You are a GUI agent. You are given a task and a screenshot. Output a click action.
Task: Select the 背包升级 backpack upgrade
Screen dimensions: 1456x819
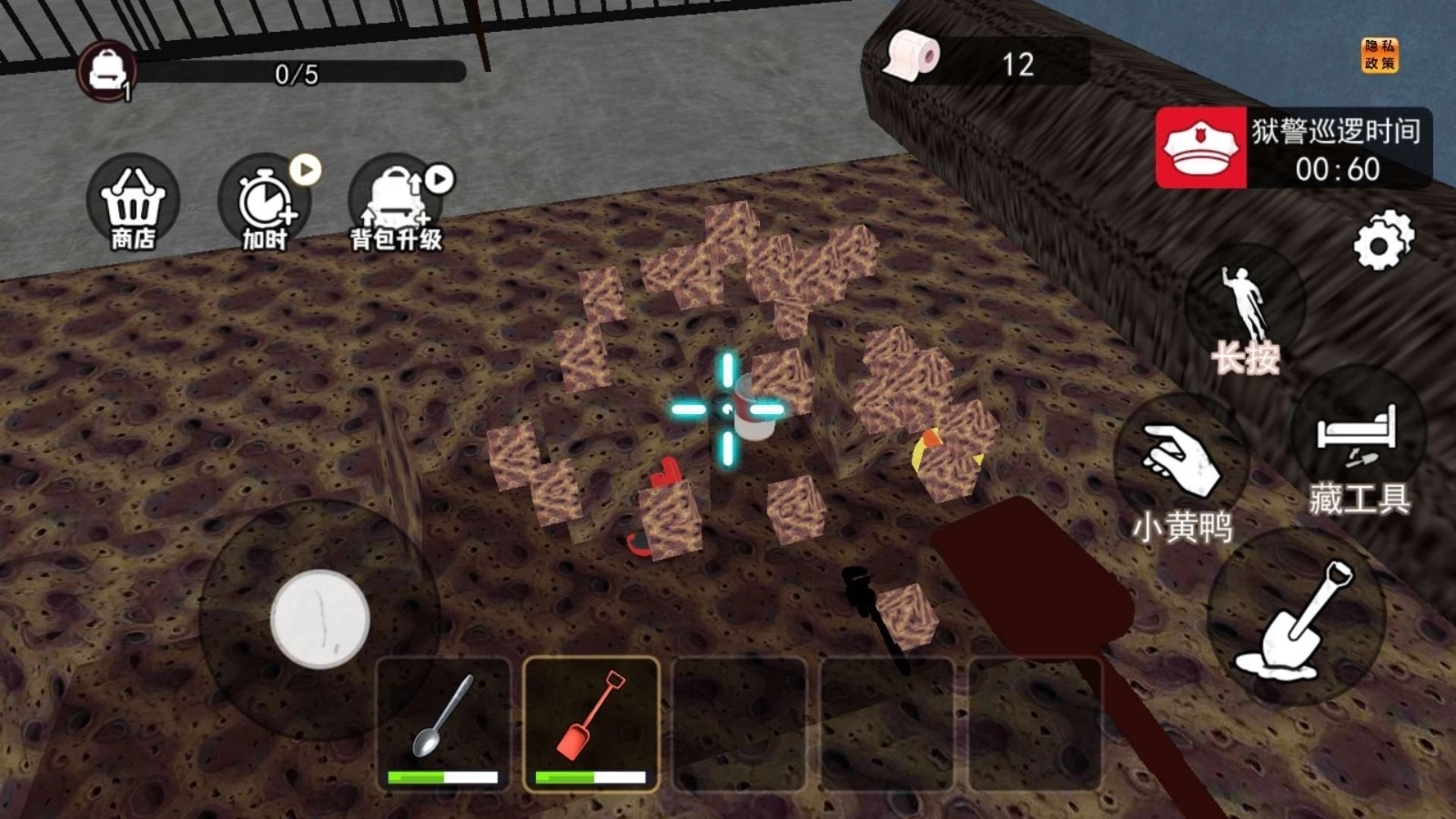coord(396,204)
